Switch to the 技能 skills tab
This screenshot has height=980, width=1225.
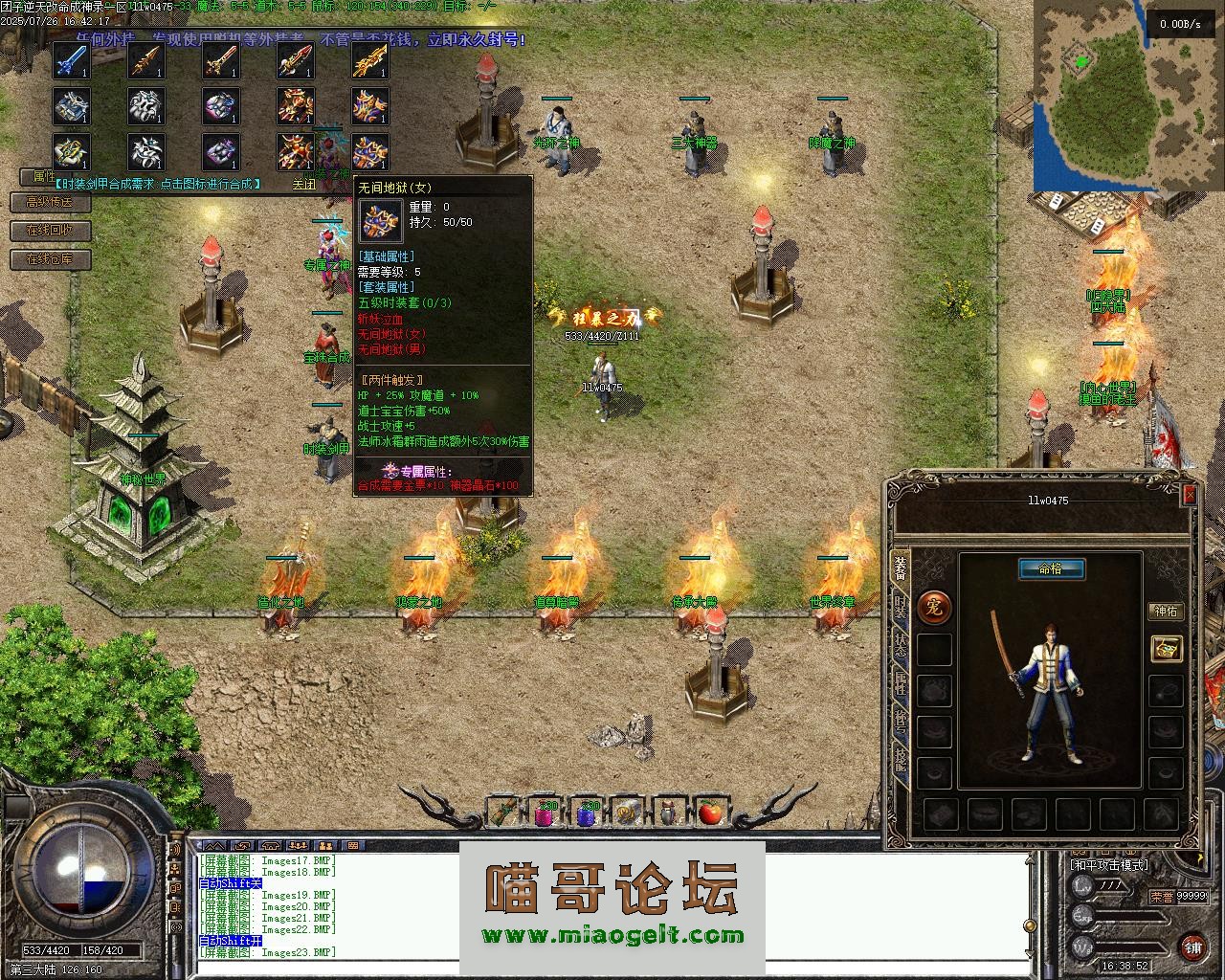[900, 760]
